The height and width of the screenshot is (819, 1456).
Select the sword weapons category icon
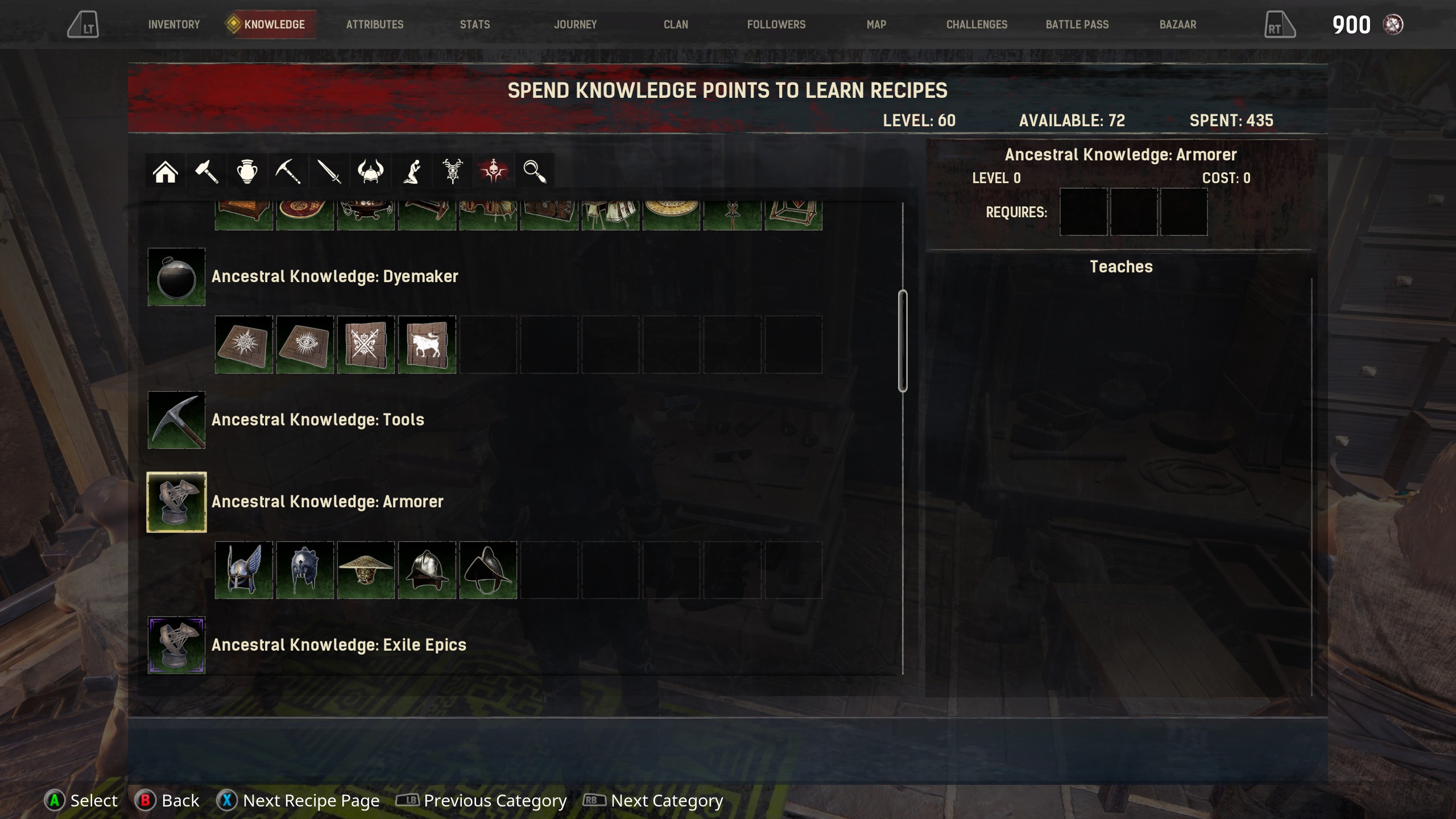[329, 171]
